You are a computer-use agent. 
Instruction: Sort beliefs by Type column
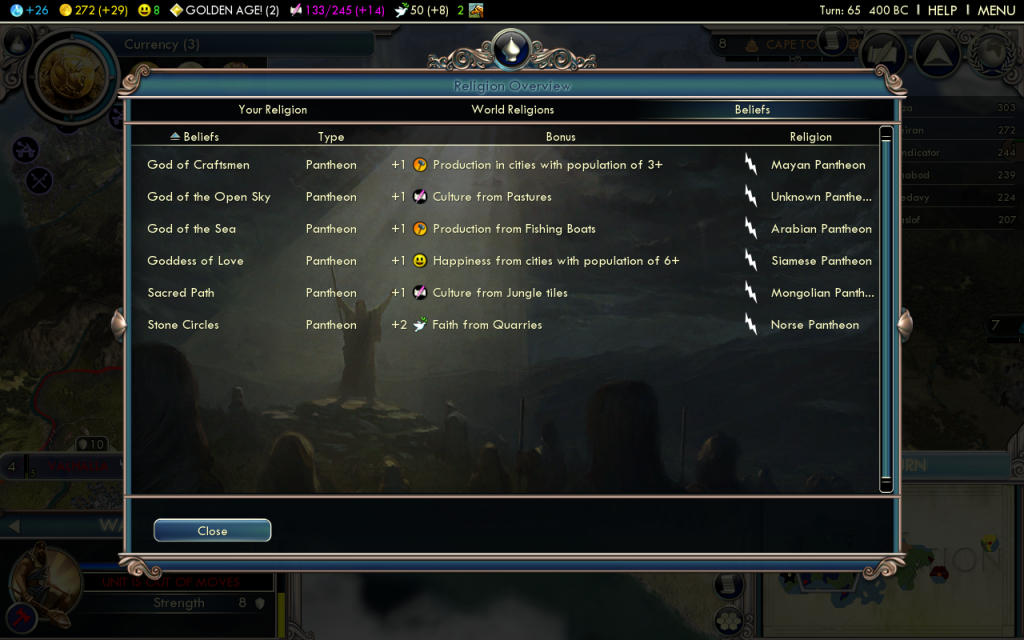331,137
